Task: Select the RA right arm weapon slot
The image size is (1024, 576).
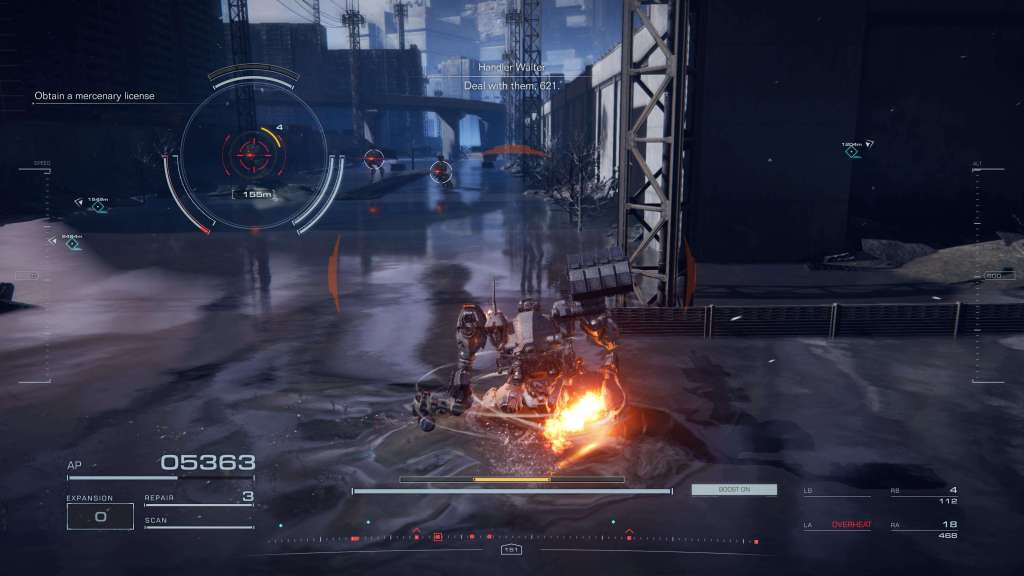Action: 924,528
